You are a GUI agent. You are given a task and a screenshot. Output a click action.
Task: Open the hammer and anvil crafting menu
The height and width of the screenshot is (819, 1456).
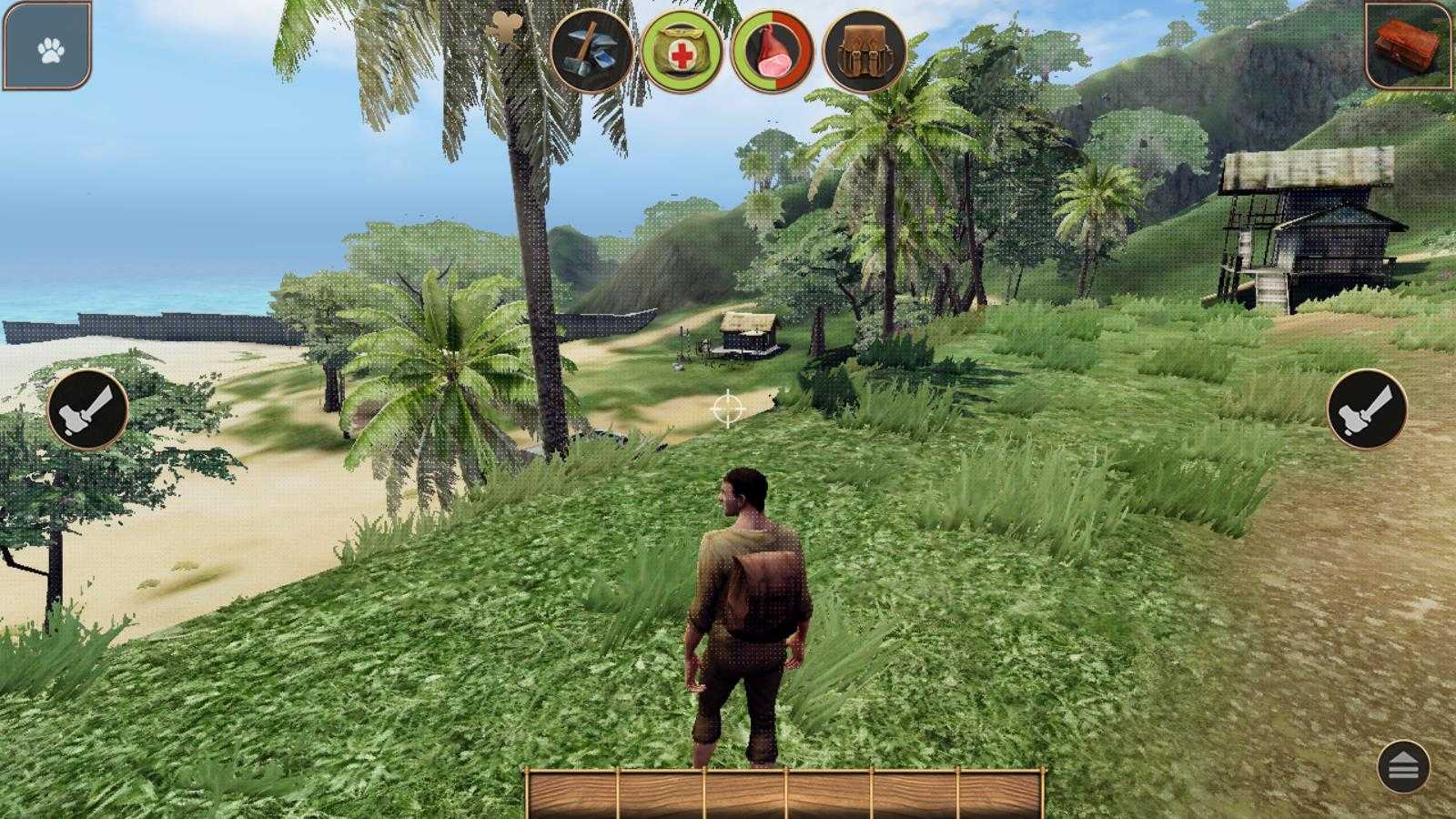tap(591, 51)
